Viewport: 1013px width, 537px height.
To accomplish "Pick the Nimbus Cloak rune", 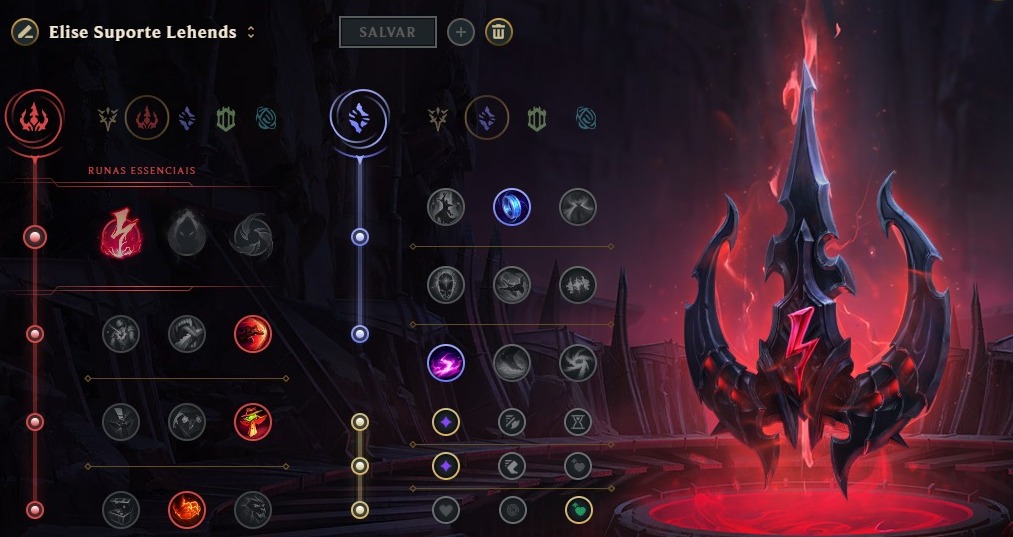I will click(x=577, y=207).
